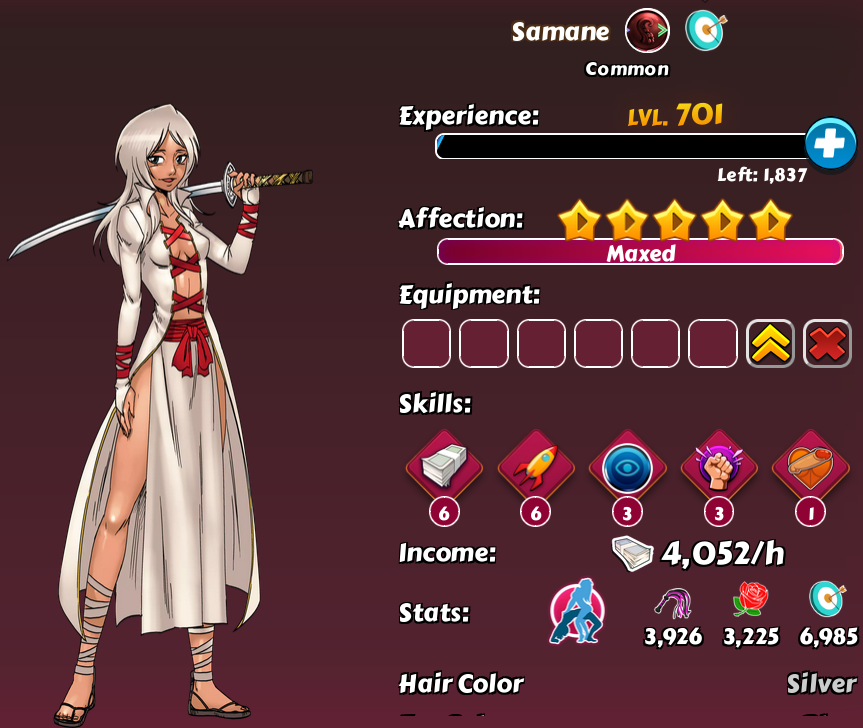Select the heart skill icon
The height and width of the screenshot is (728, 863).
[810, 468]
